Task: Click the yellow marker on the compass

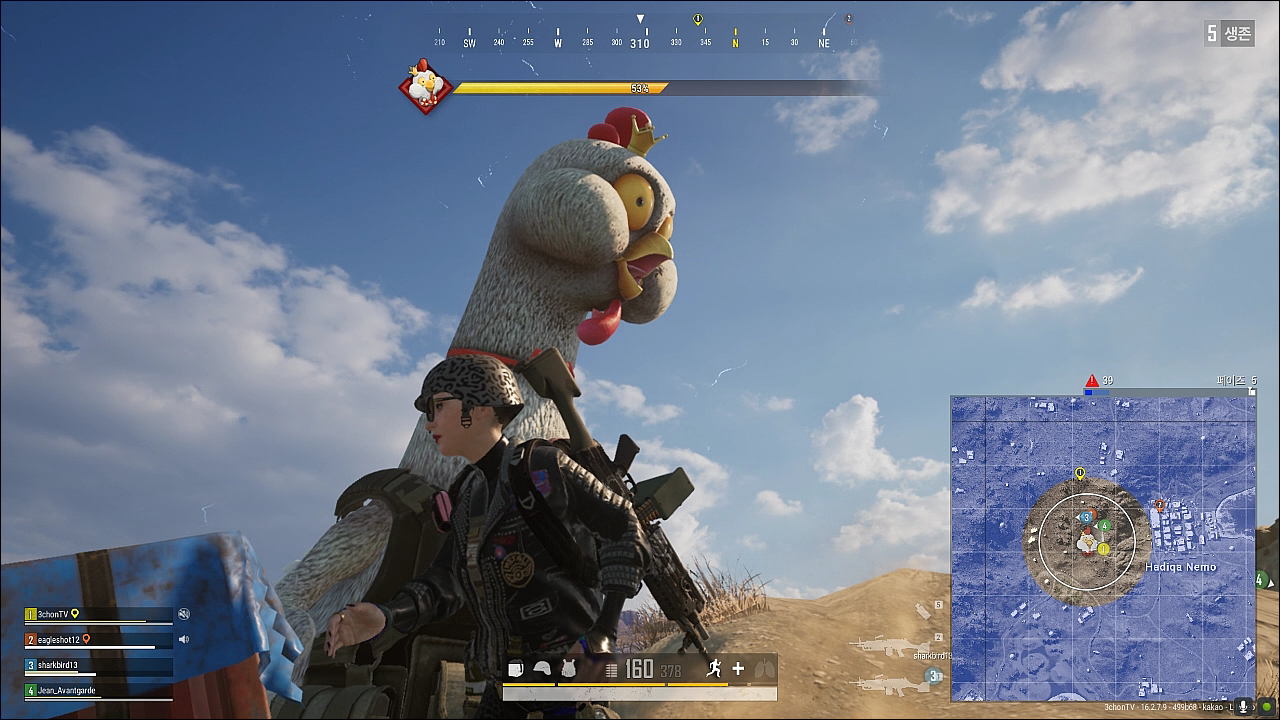Action: pyautogui.click(x=698, y=19)
